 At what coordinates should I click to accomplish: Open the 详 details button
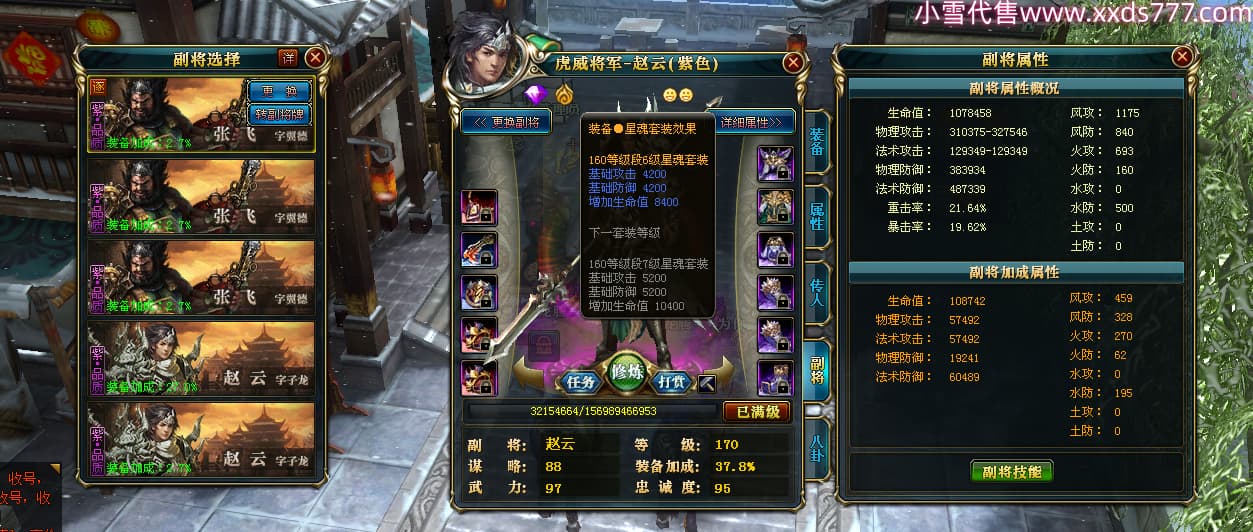(288, 58)
